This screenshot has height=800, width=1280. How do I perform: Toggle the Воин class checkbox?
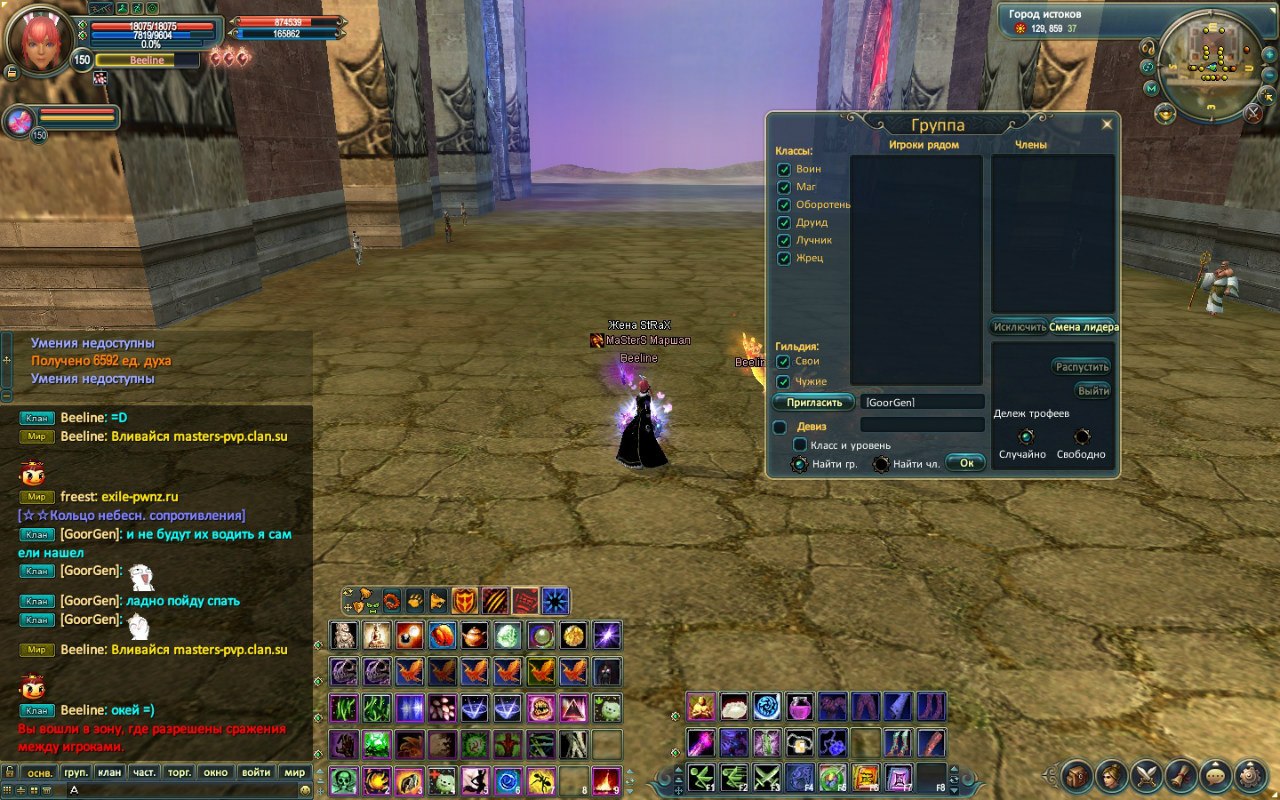pyautogui.click(x=784, y=169)
